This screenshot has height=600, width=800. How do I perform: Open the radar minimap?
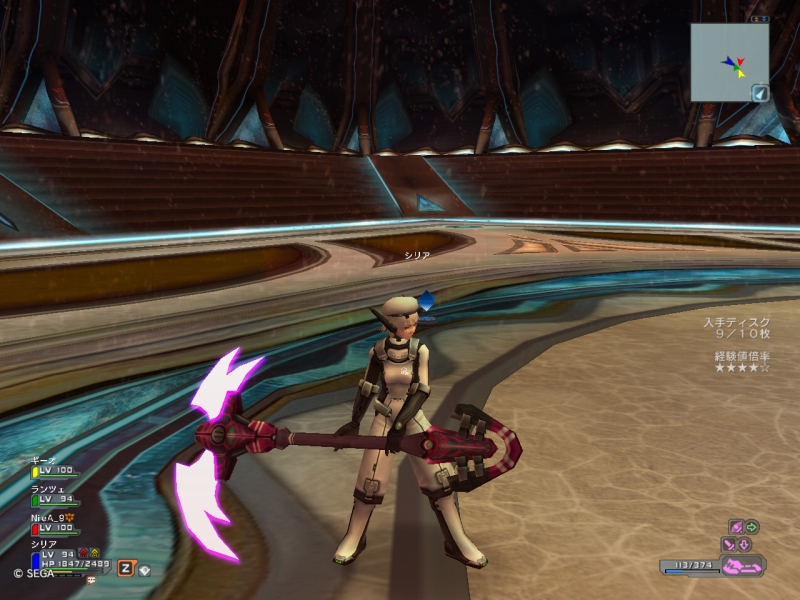[729, 62]
